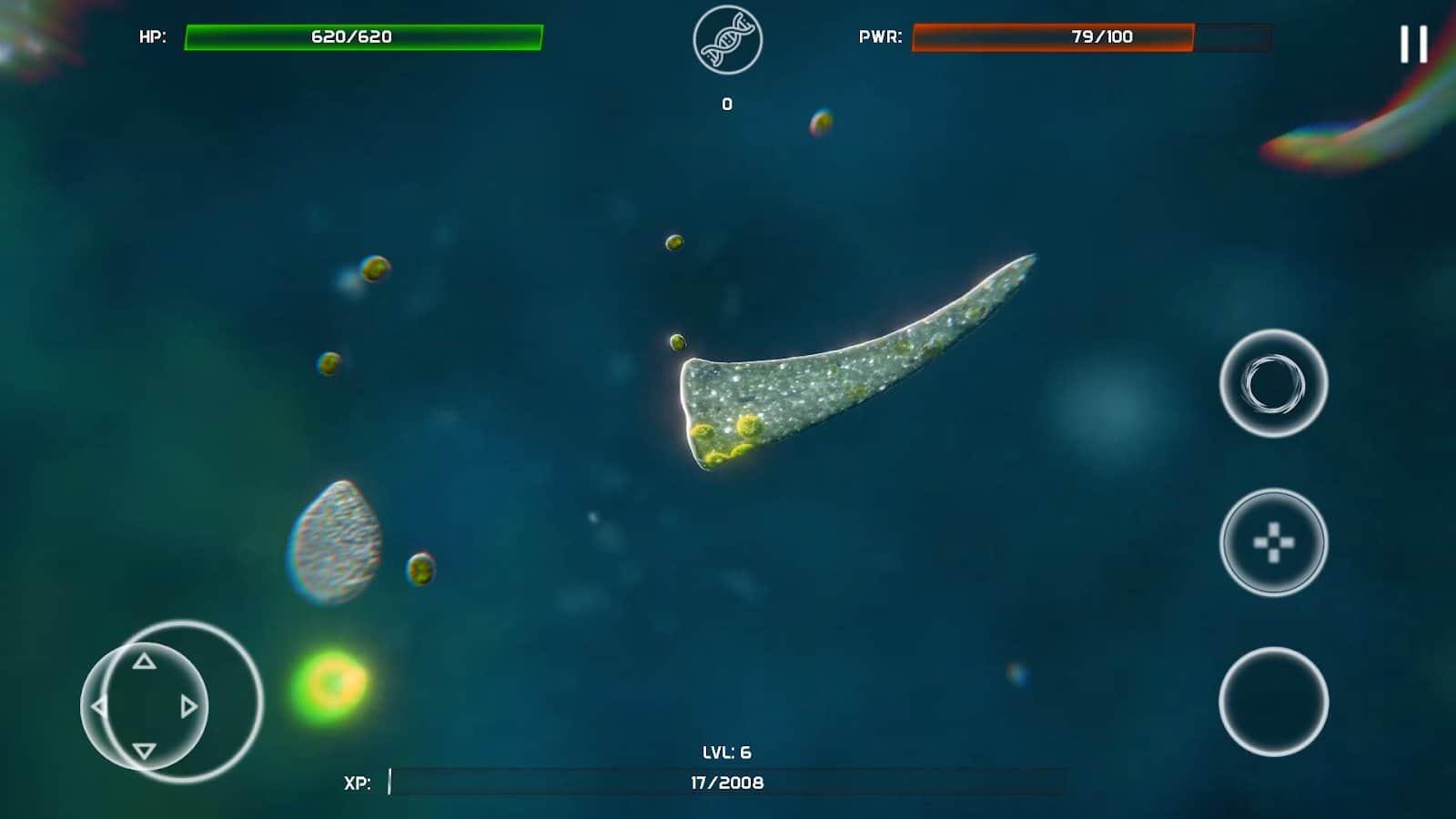Tap the empty circular action button
1456x819 pixels.
[x=1273, y=702]
